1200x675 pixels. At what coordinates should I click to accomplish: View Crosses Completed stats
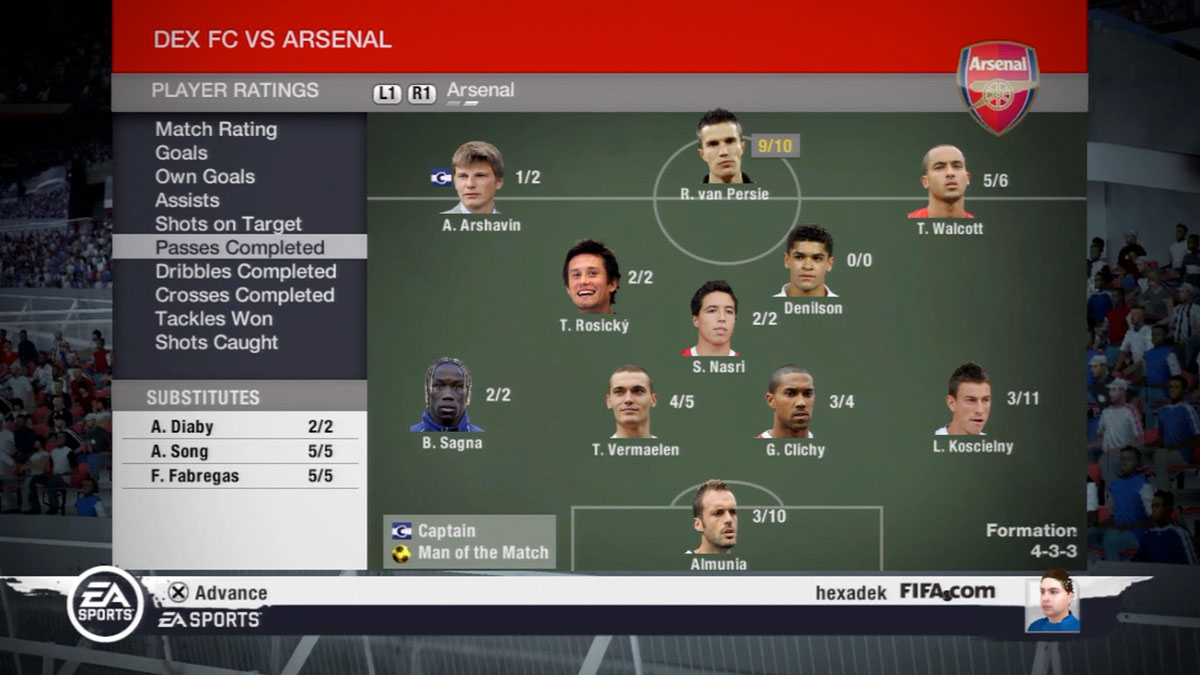244,295
